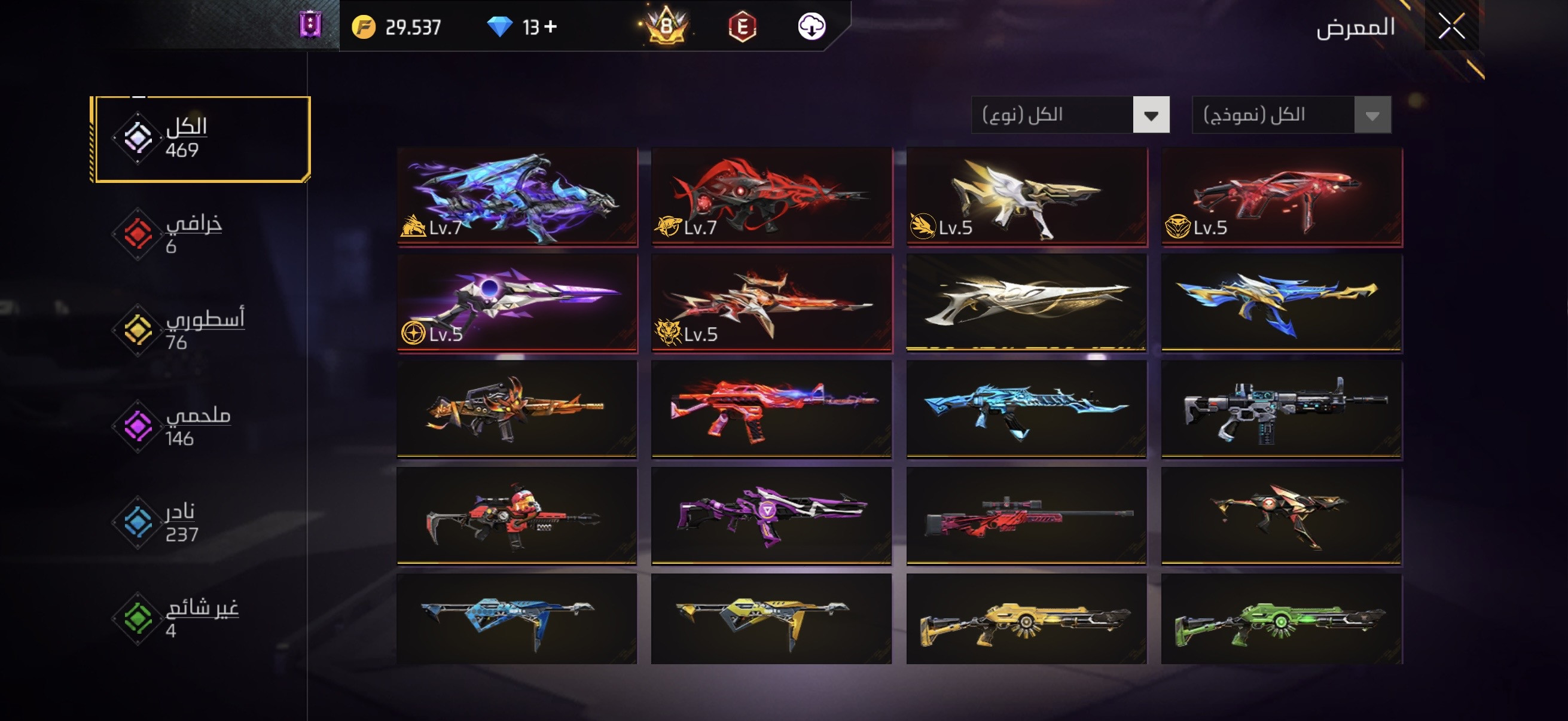
Task: Select the الكل 469 category tab
Action: (201, 139)
